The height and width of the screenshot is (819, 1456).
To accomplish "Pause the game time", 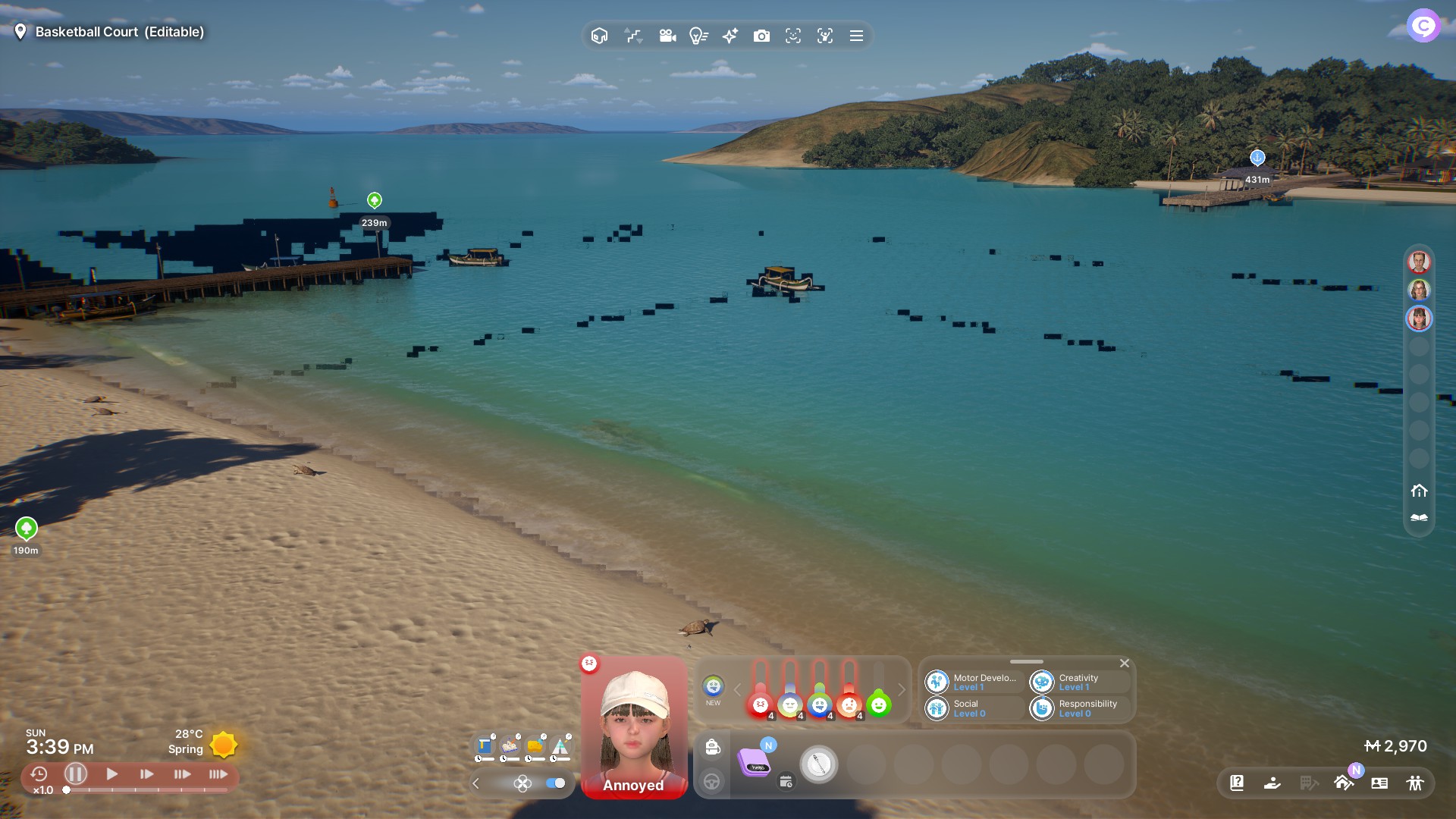I will click(x=75, y=774).
